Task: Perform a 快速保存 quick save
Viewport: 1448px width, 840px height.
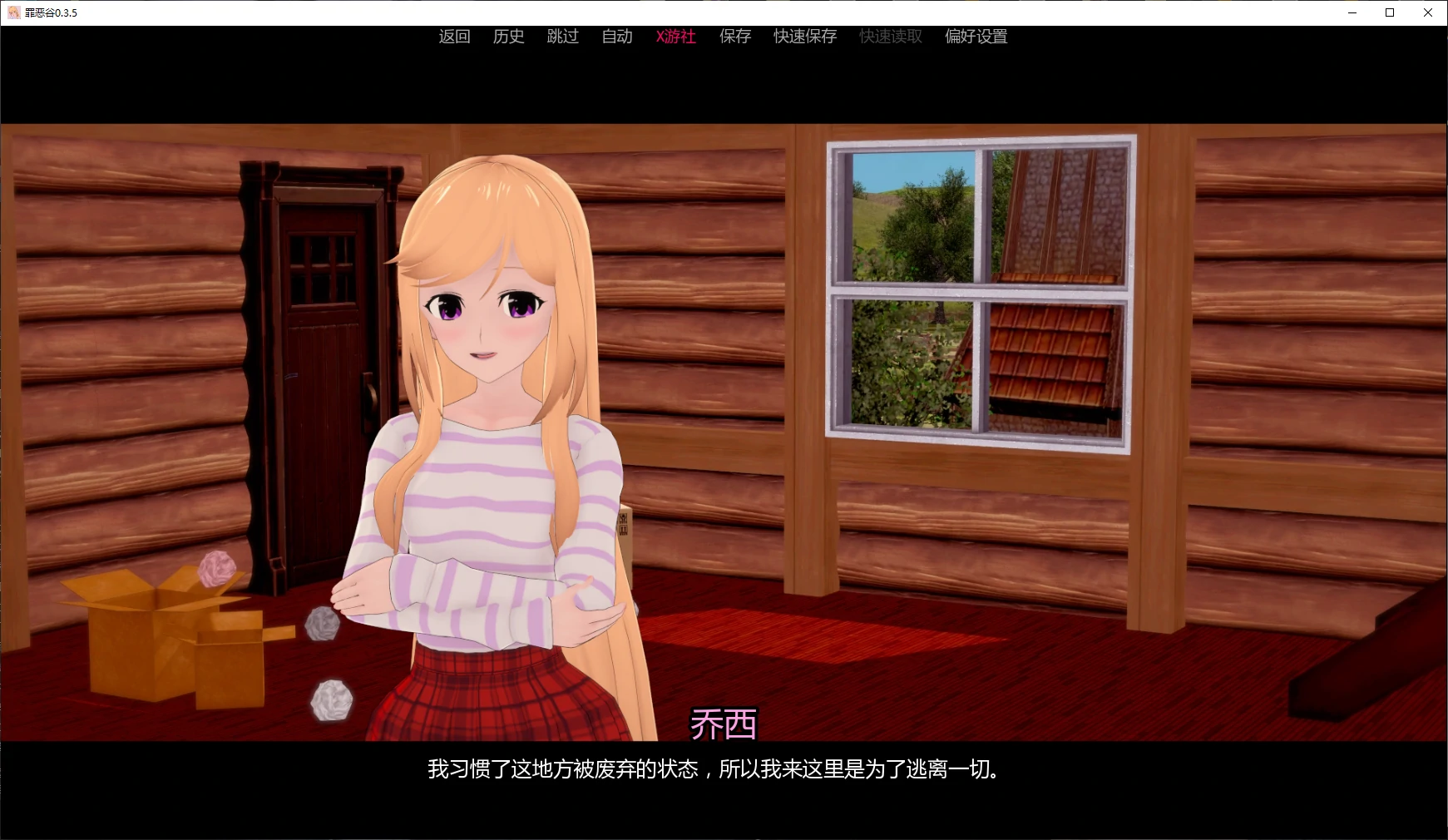Action: coord(803,37)
